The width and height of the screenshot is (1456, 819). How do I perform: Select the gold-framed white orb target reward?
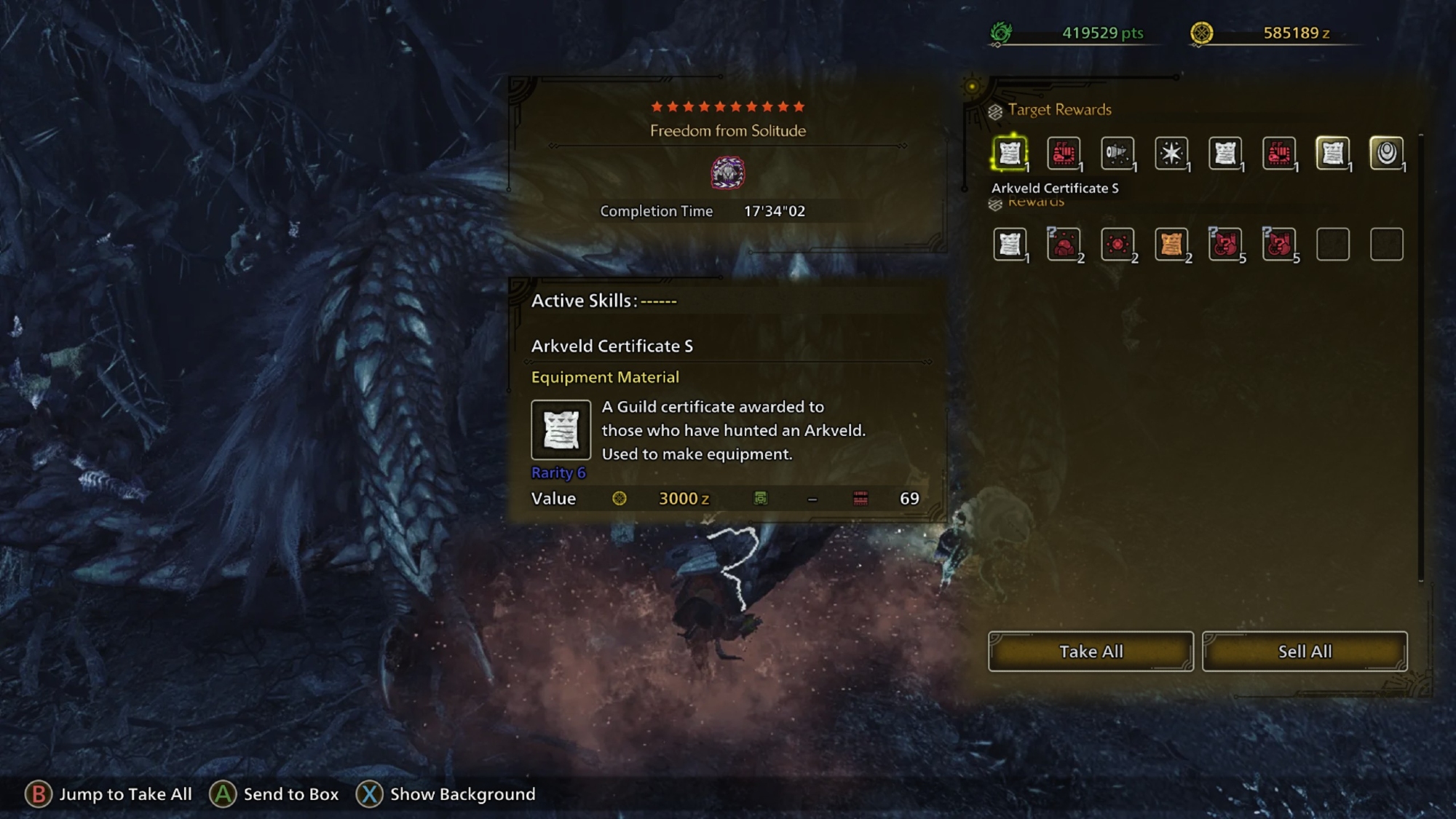pyautogui.click(x=1387, y=153)
